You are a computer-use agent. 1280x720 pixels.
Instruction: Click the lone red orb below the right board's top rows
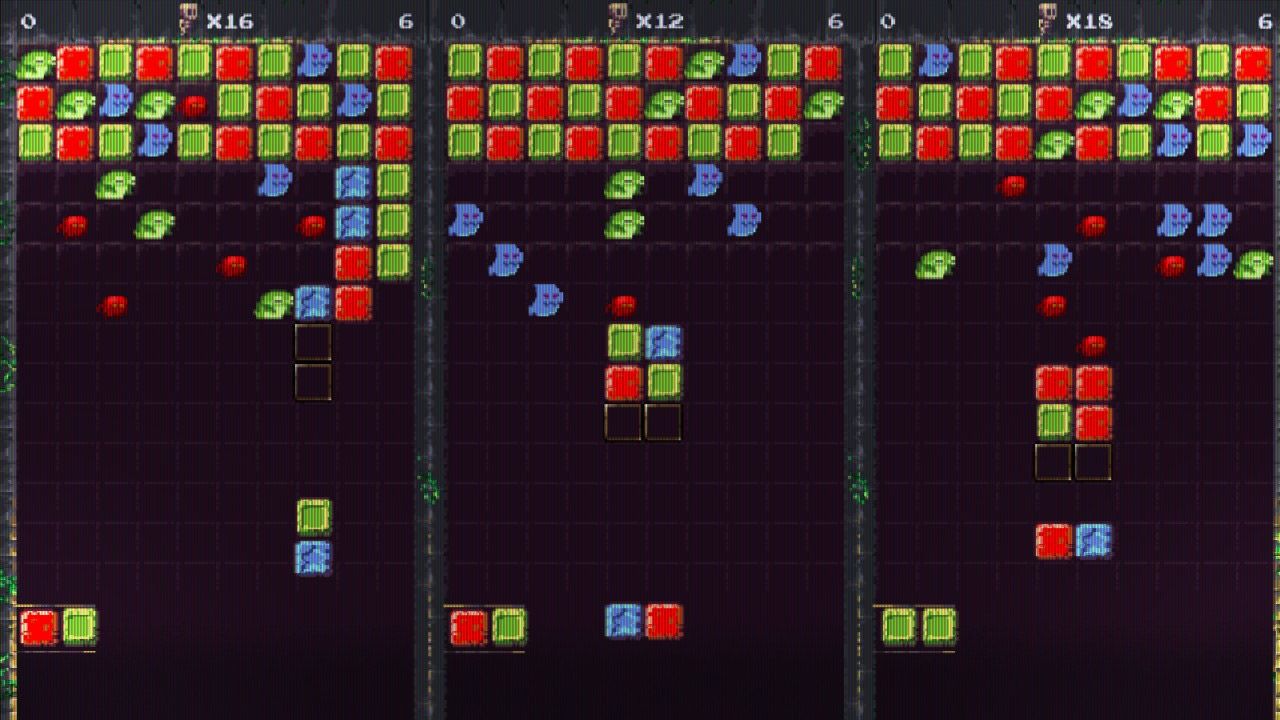click(1012, 182)
